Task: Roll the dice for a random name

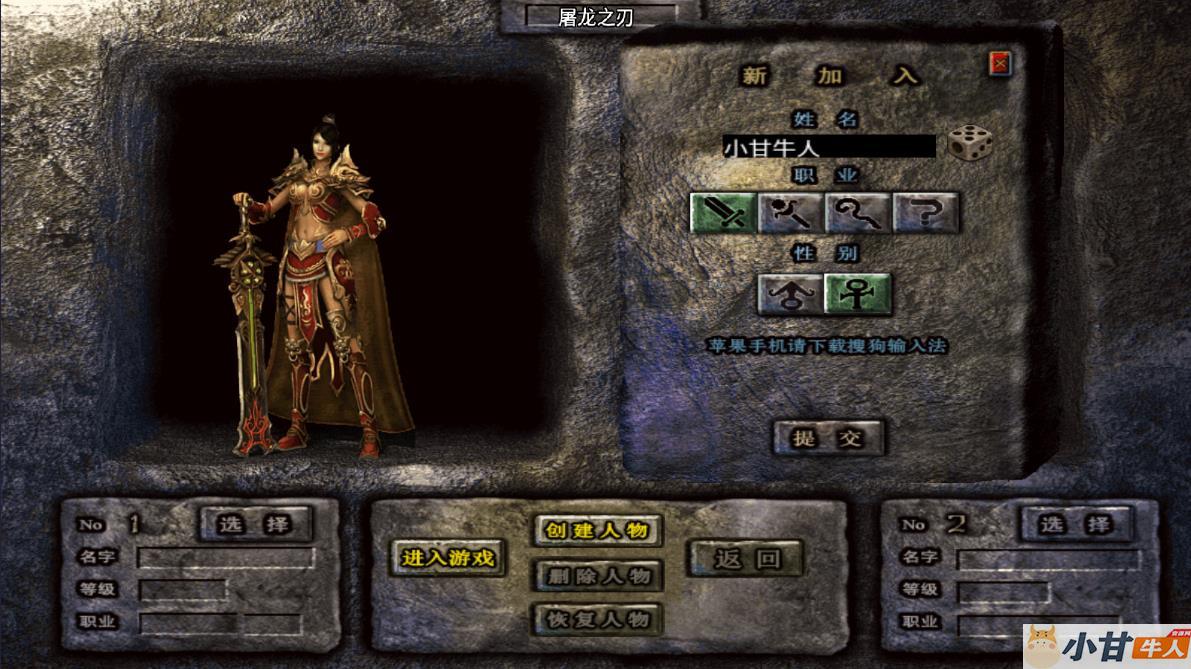Action: 970,144
